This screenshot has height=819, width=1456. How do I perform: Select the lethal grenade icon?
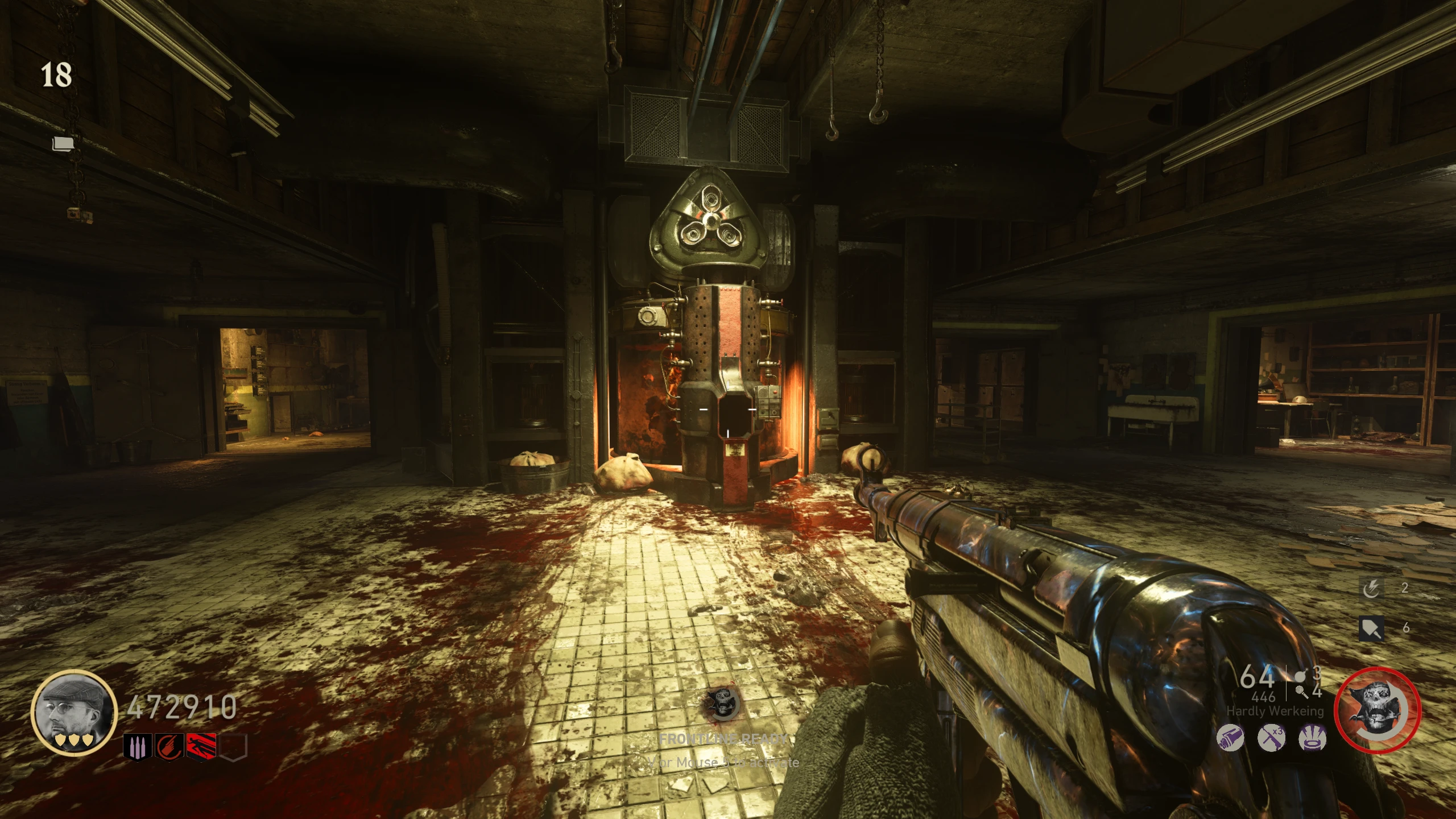coord(1299,675)
